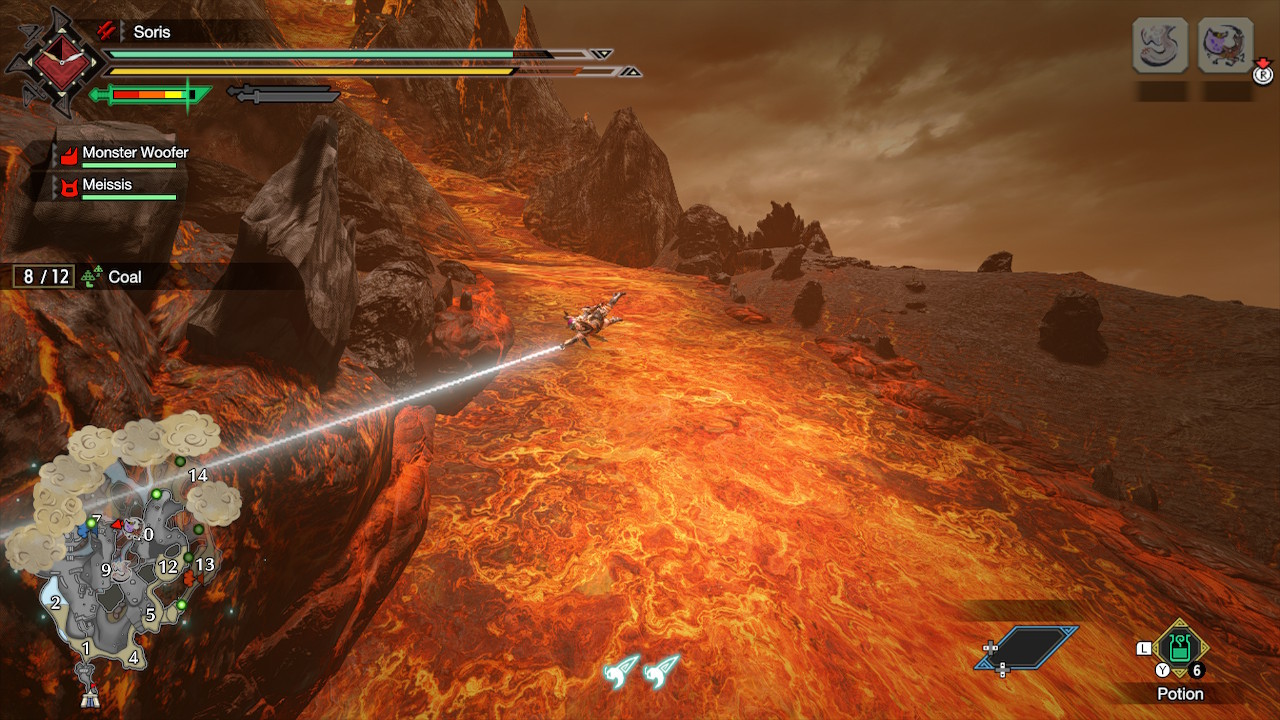Click the serpent monster target icon
The width and height of the screenshot is (1280, 720).
1160,45
